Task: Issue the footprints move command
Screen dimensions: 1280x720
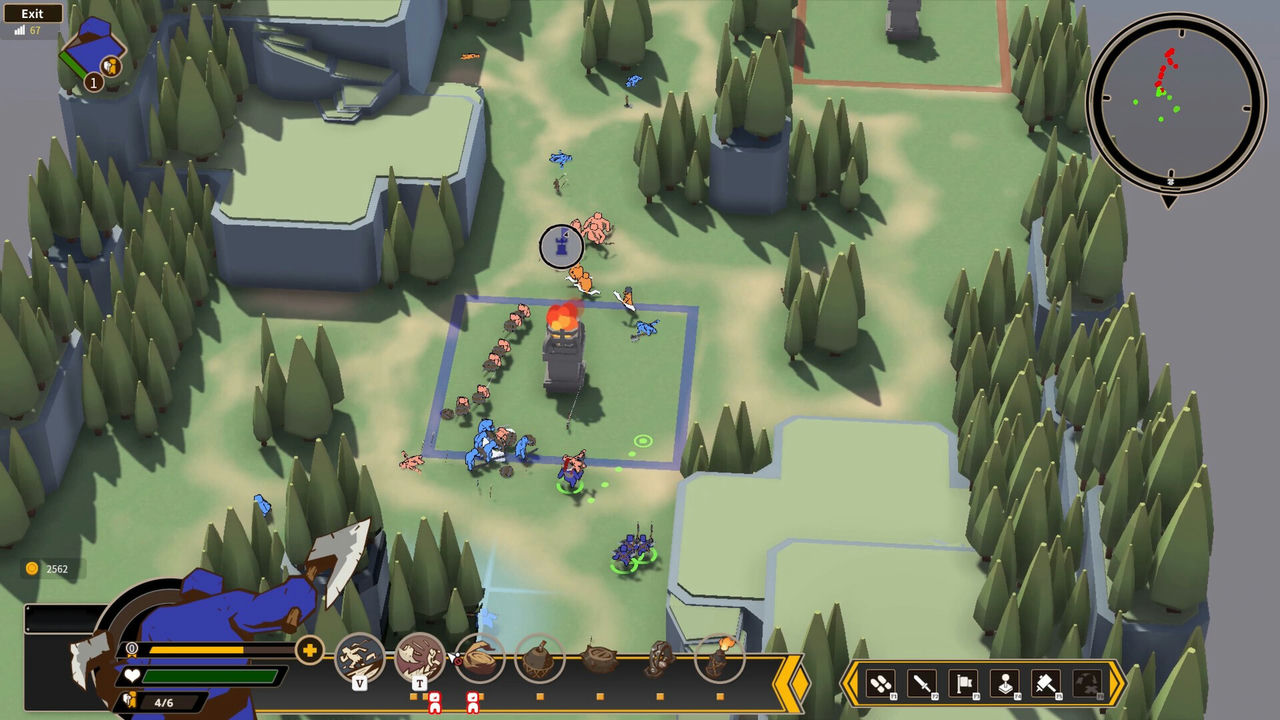Action: [x=881, y=684]
